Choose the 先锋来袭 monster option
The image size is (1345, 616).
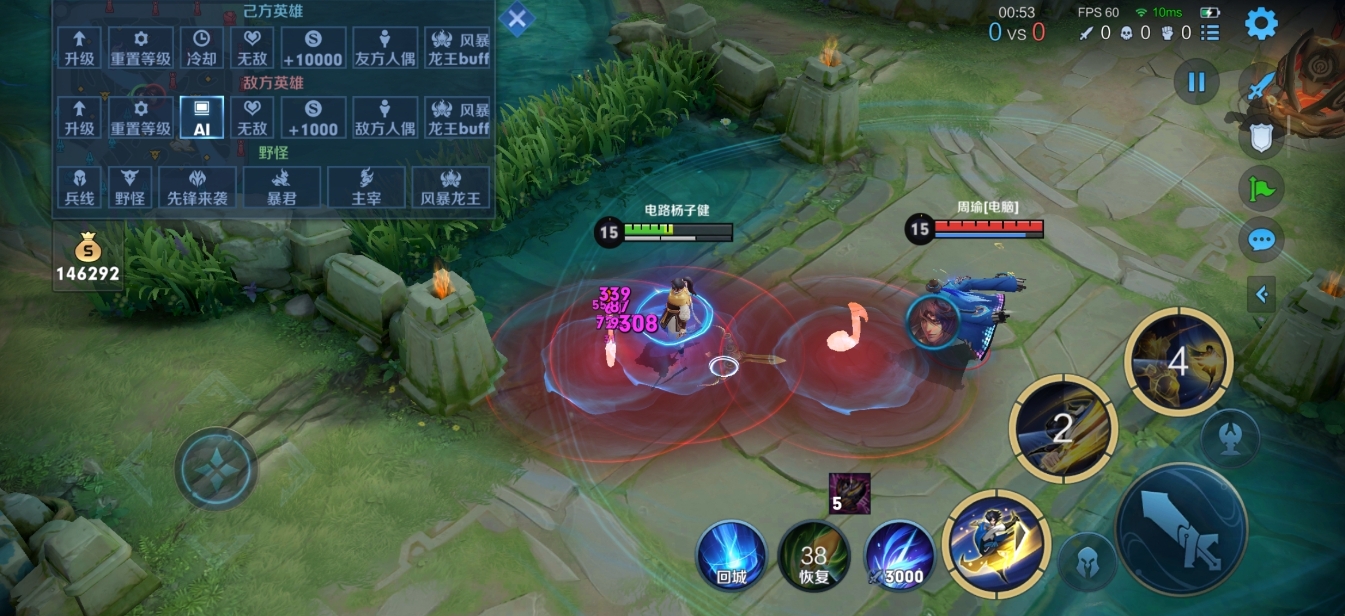pos(197,187)
